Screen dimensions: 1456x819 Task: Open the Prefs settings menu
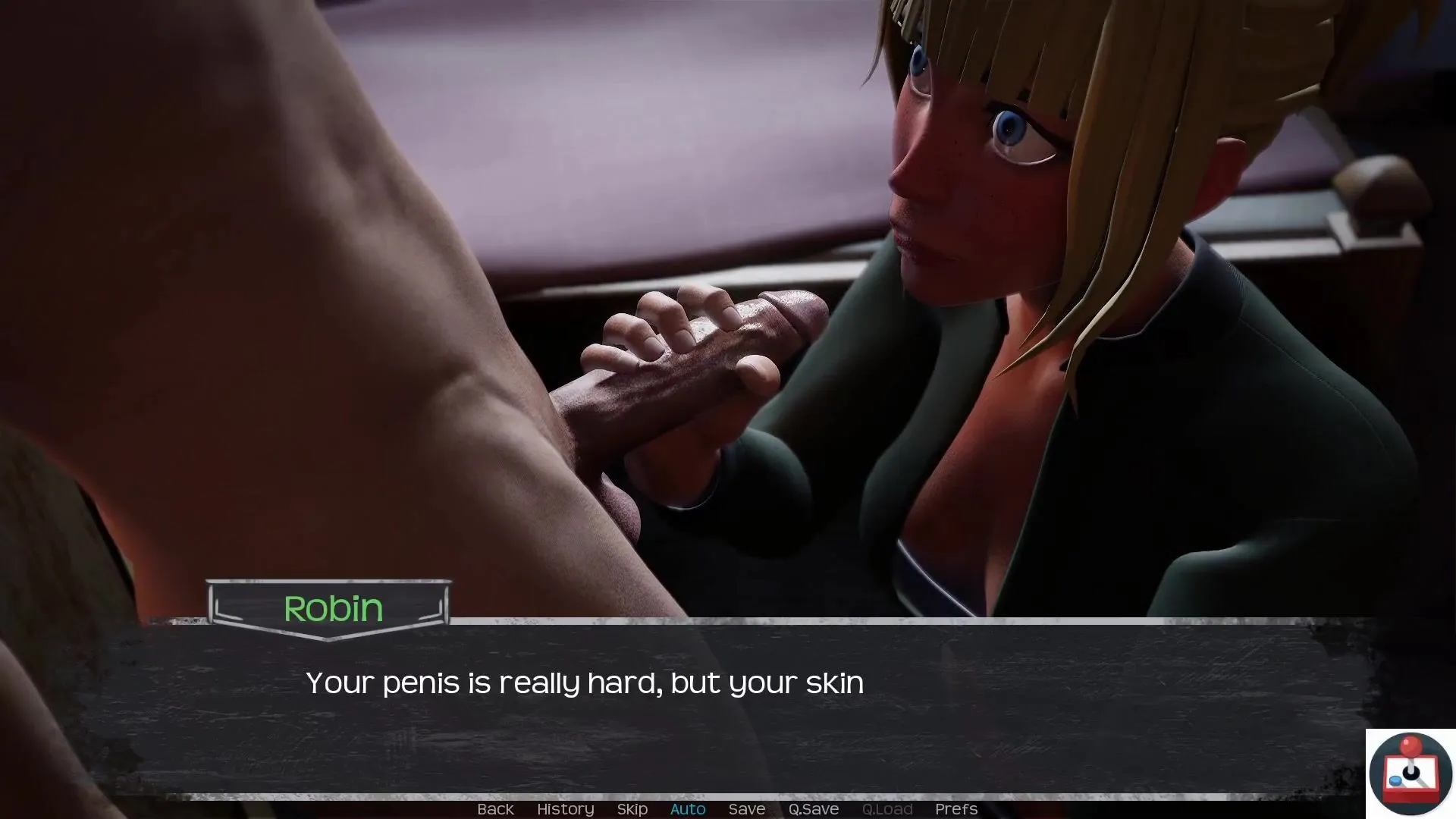pos(955,809)
